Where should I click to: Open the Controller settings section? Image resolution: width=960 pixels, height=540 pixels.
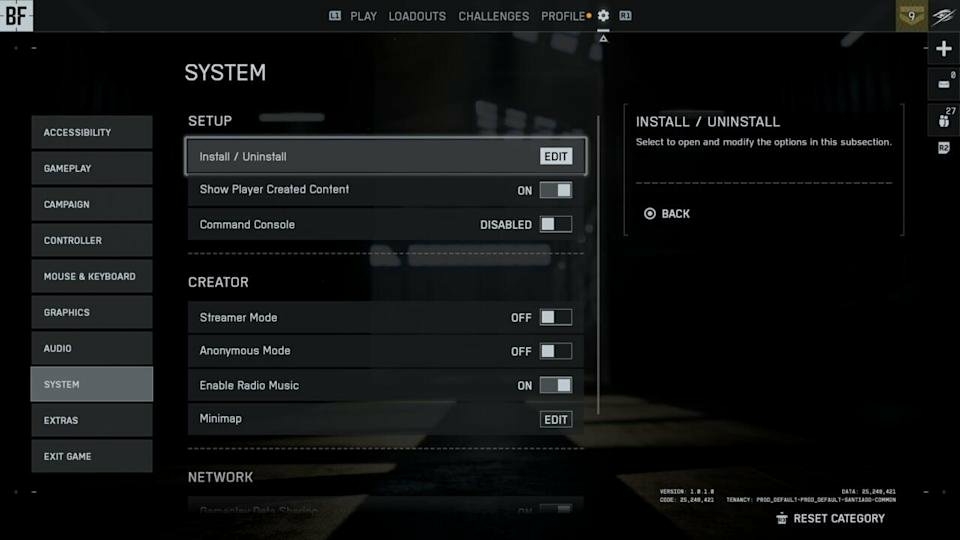pos(91,240)
